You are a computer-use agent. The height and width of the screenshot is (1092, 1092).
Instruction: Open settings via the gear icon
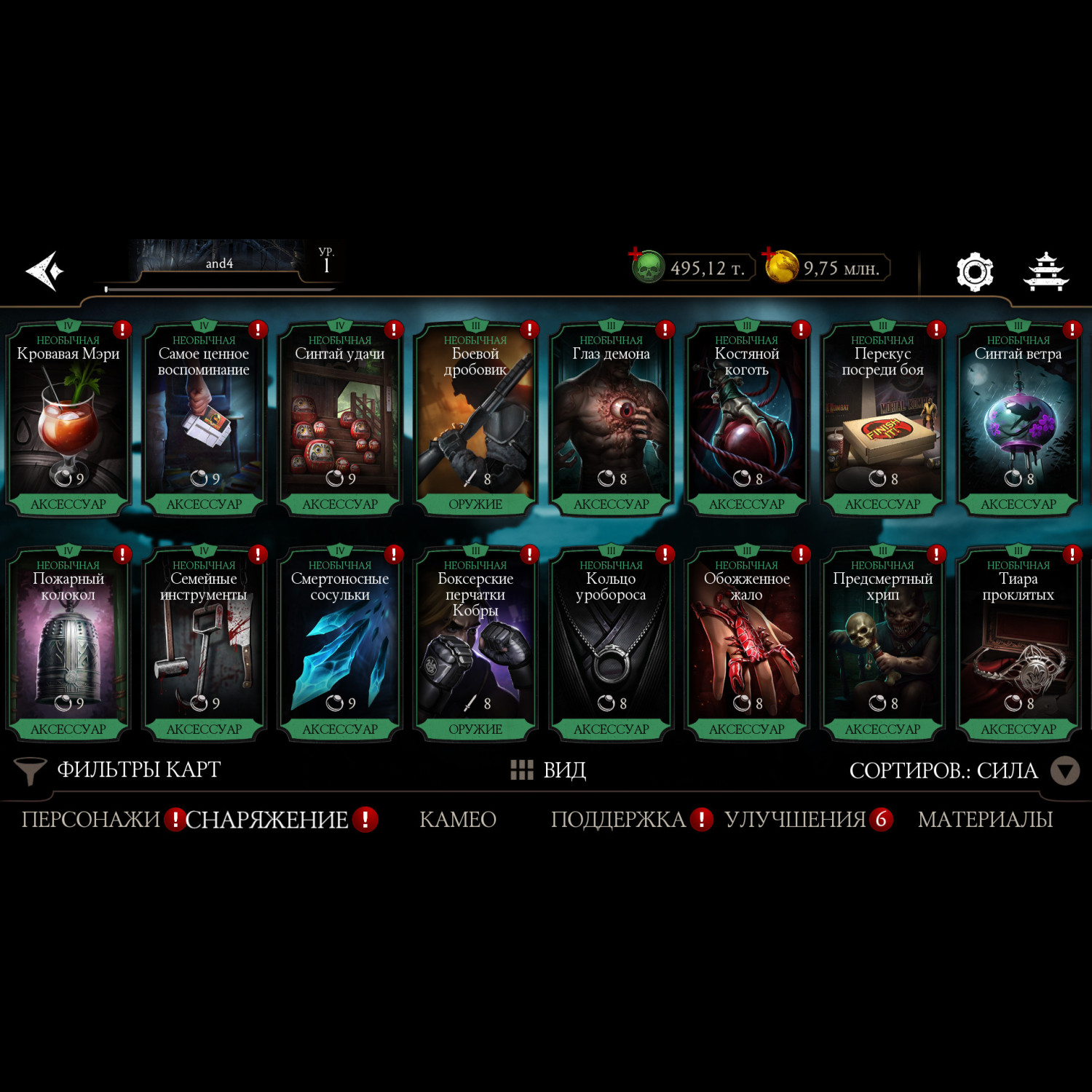pyautogui.click(x=974, y=272)
